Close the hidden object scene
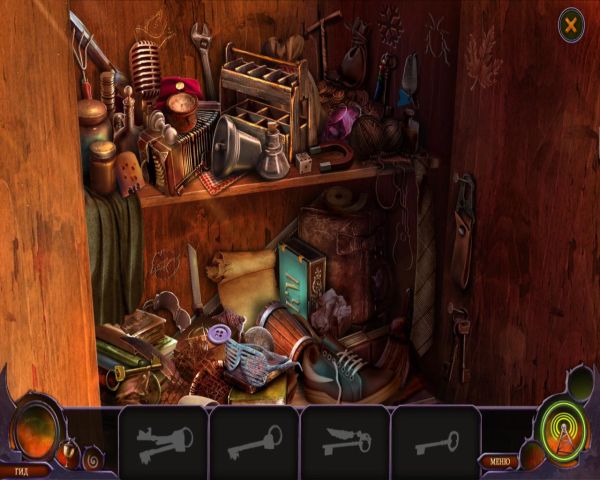The width and height of the screenshot is (600, 480). coord(571,23)
